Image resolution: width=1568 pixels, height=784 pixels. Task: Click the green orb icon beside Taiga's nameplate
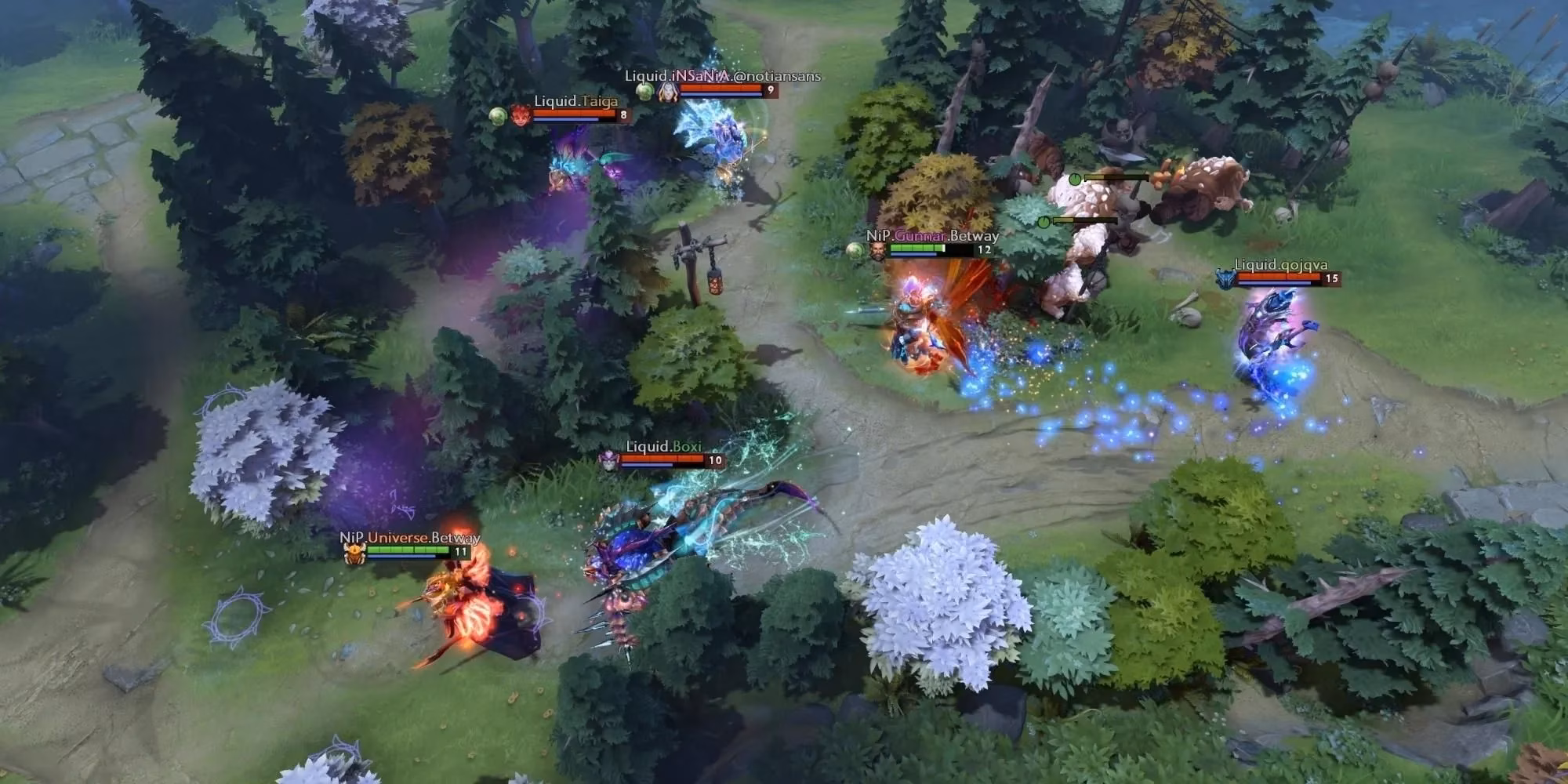pos(498,118)
